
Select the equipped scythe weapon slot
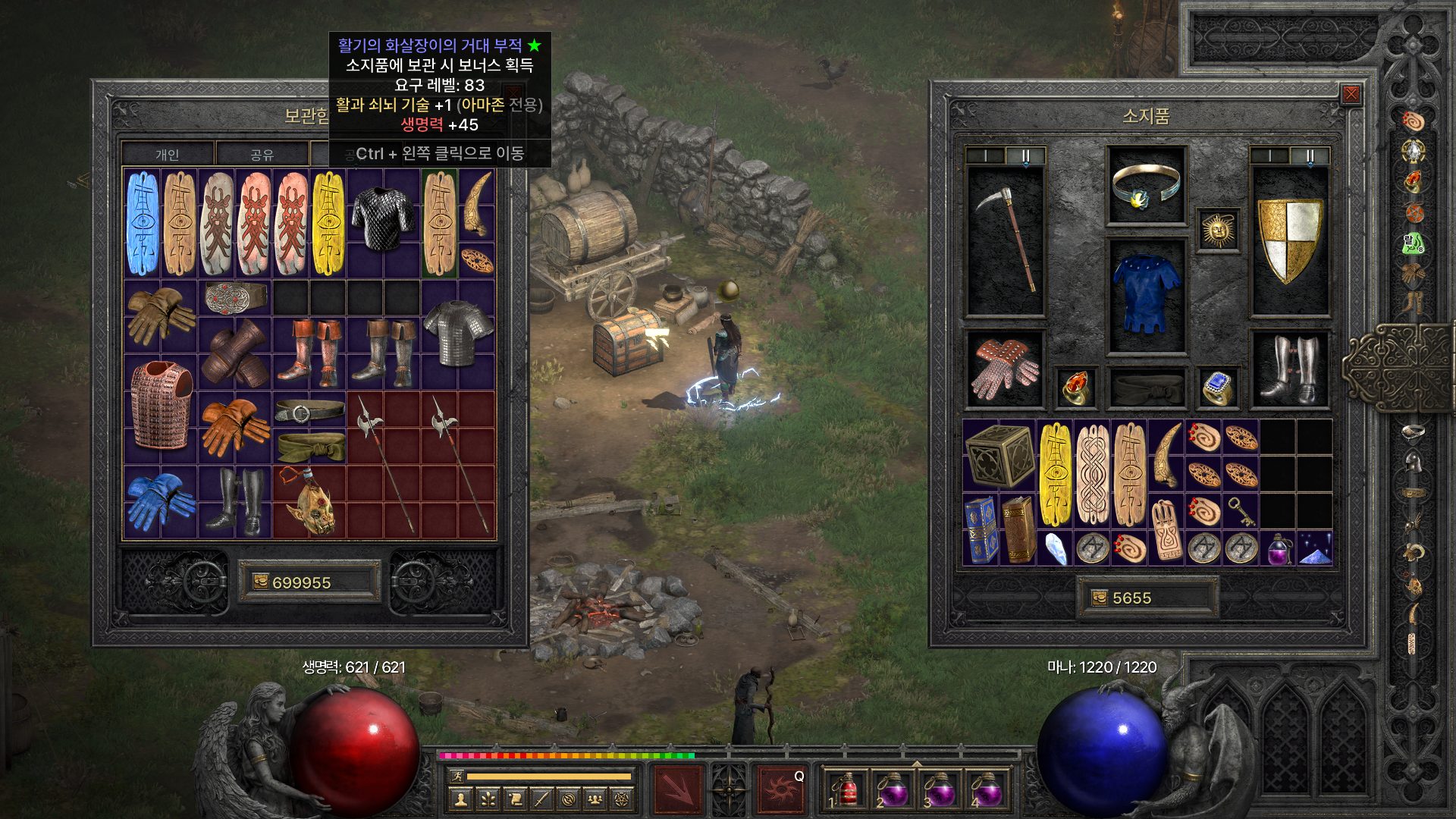pos(1006,241)
